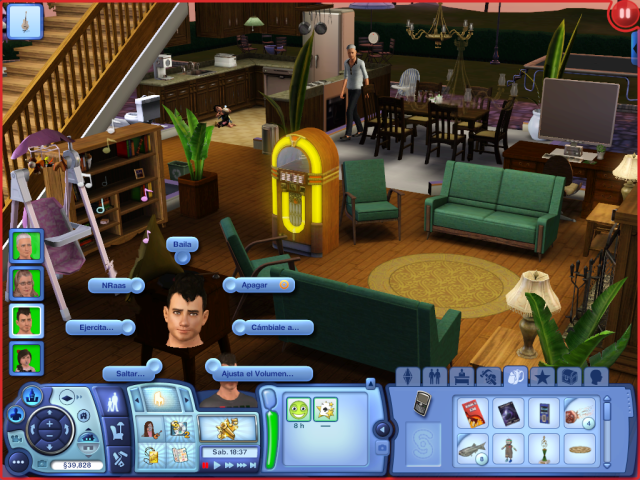Choose the Baila interaction
Screen dimensions: 640x480
[x=183, y=245]
